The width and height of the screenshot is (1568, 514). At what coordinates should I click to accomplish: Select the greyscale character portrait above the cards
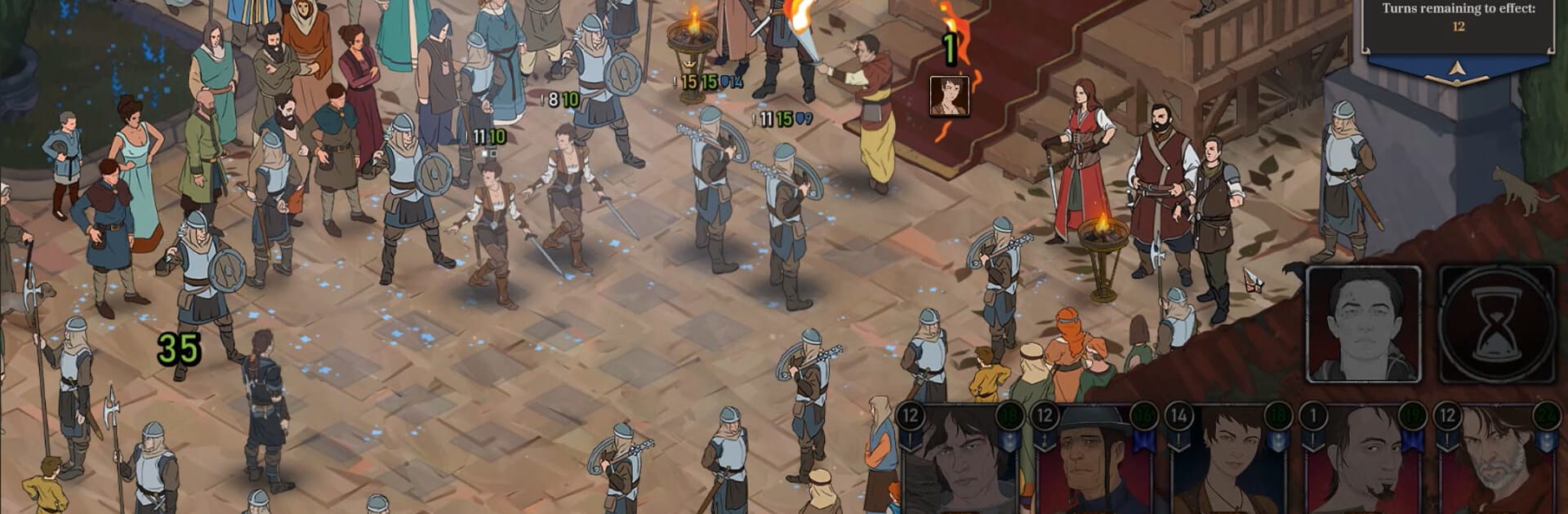click(1363, 324)
